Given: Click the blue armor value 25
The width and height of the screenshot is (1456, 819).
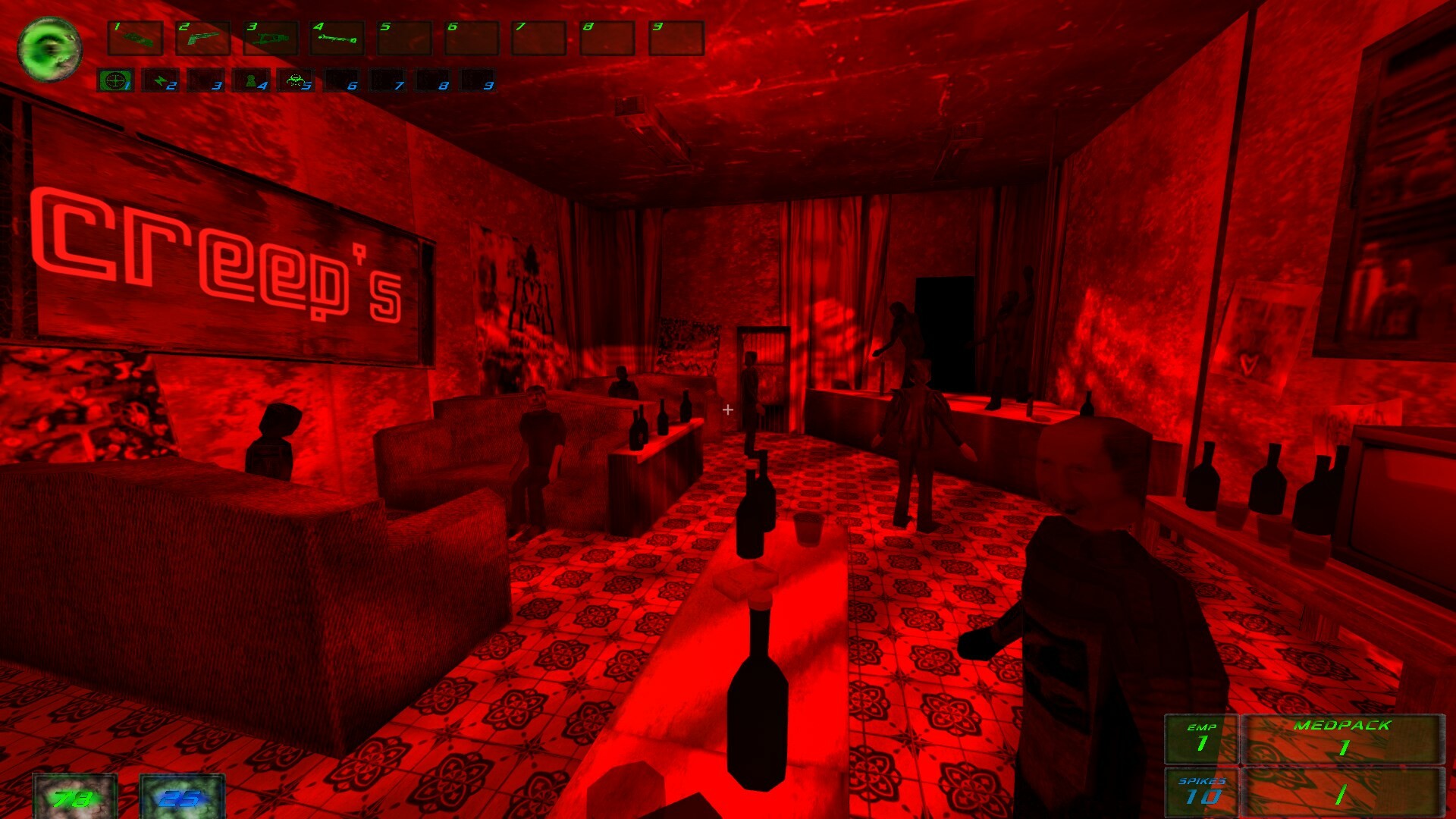Looking at the screenshot, I should pos(180,798).
